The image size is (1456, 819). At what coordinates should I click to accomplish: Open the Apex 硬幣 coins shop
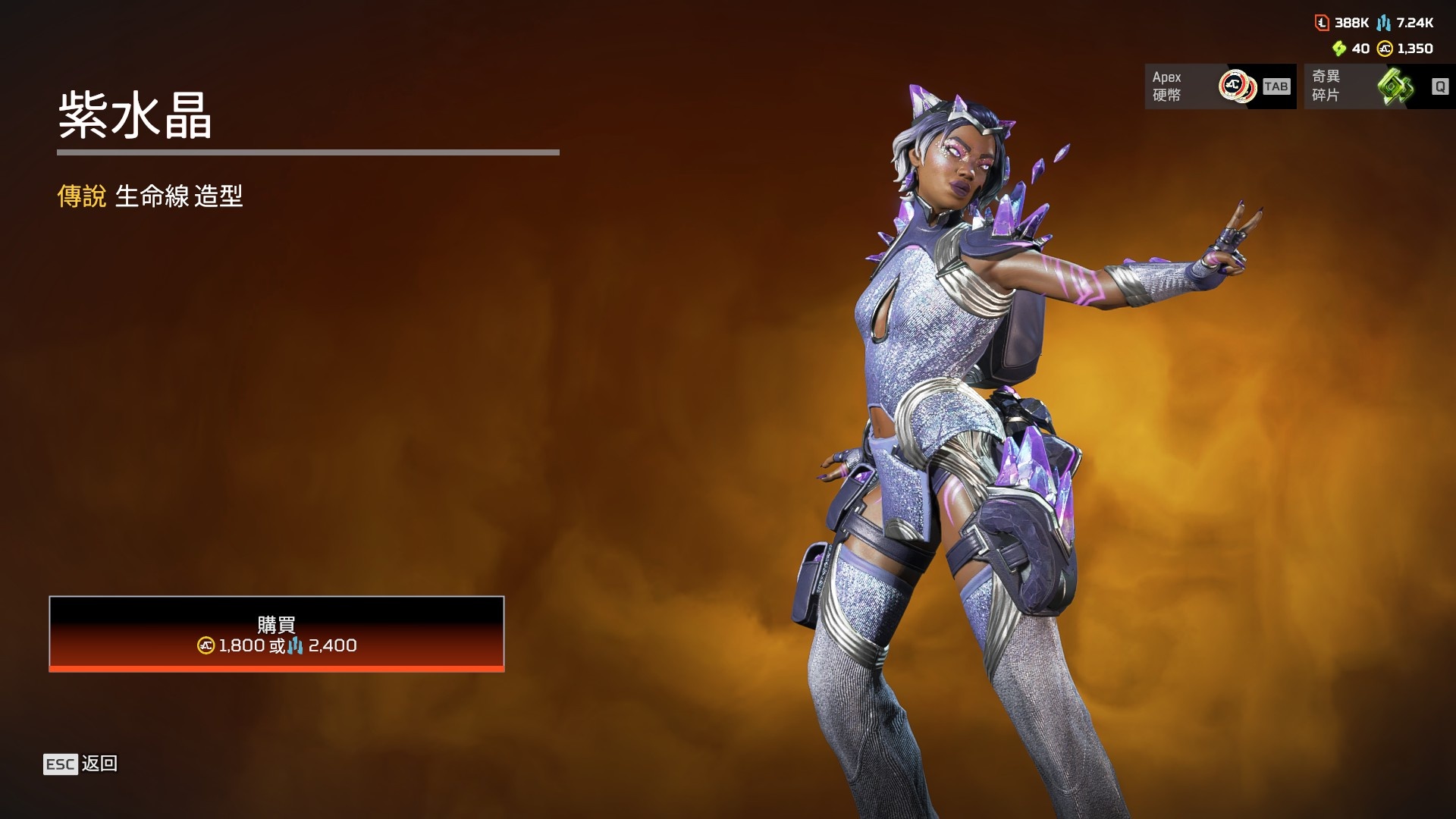1219,86
